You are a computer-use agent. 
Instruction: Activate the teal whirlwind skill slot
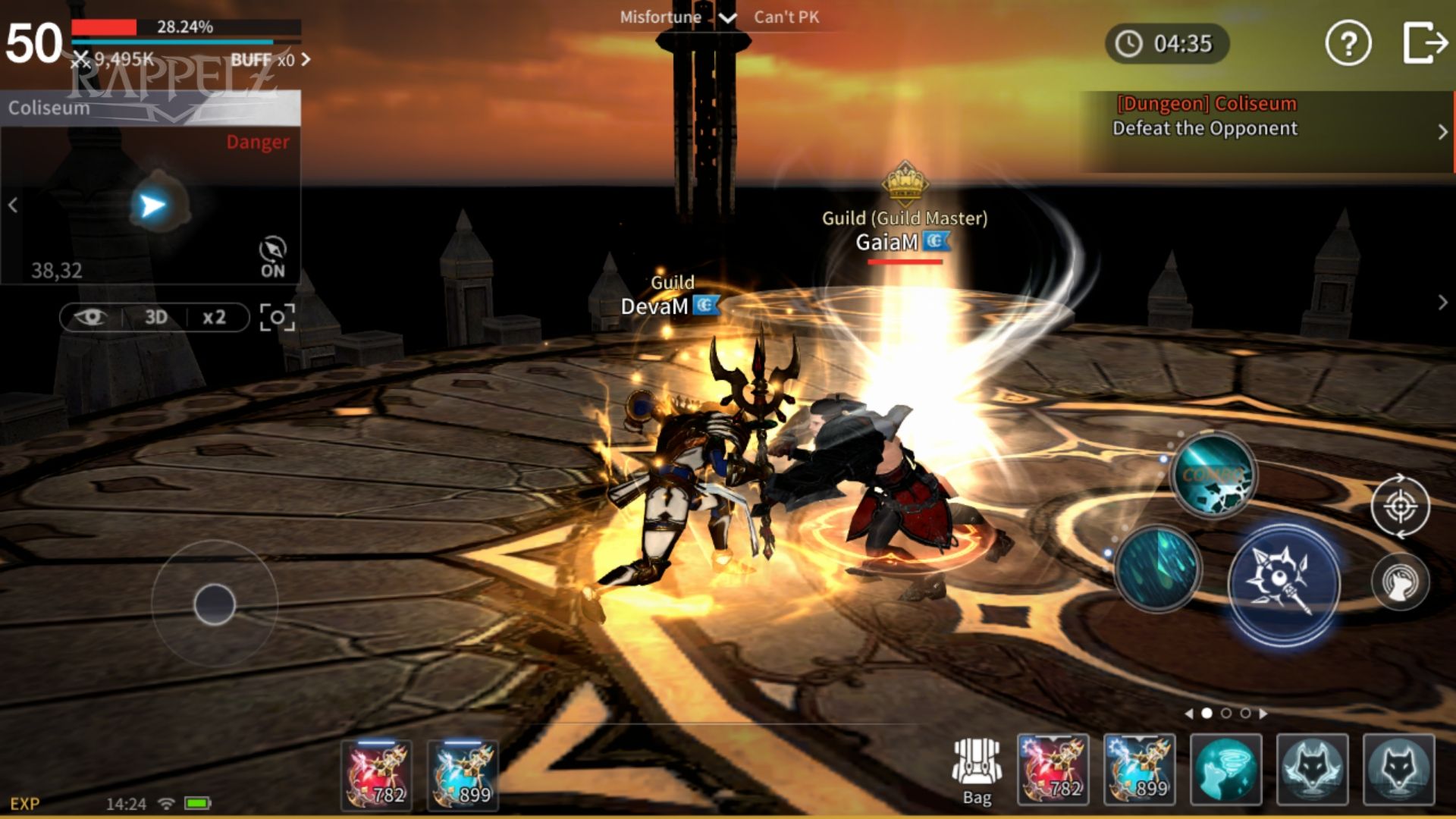tap(1225, 770)
